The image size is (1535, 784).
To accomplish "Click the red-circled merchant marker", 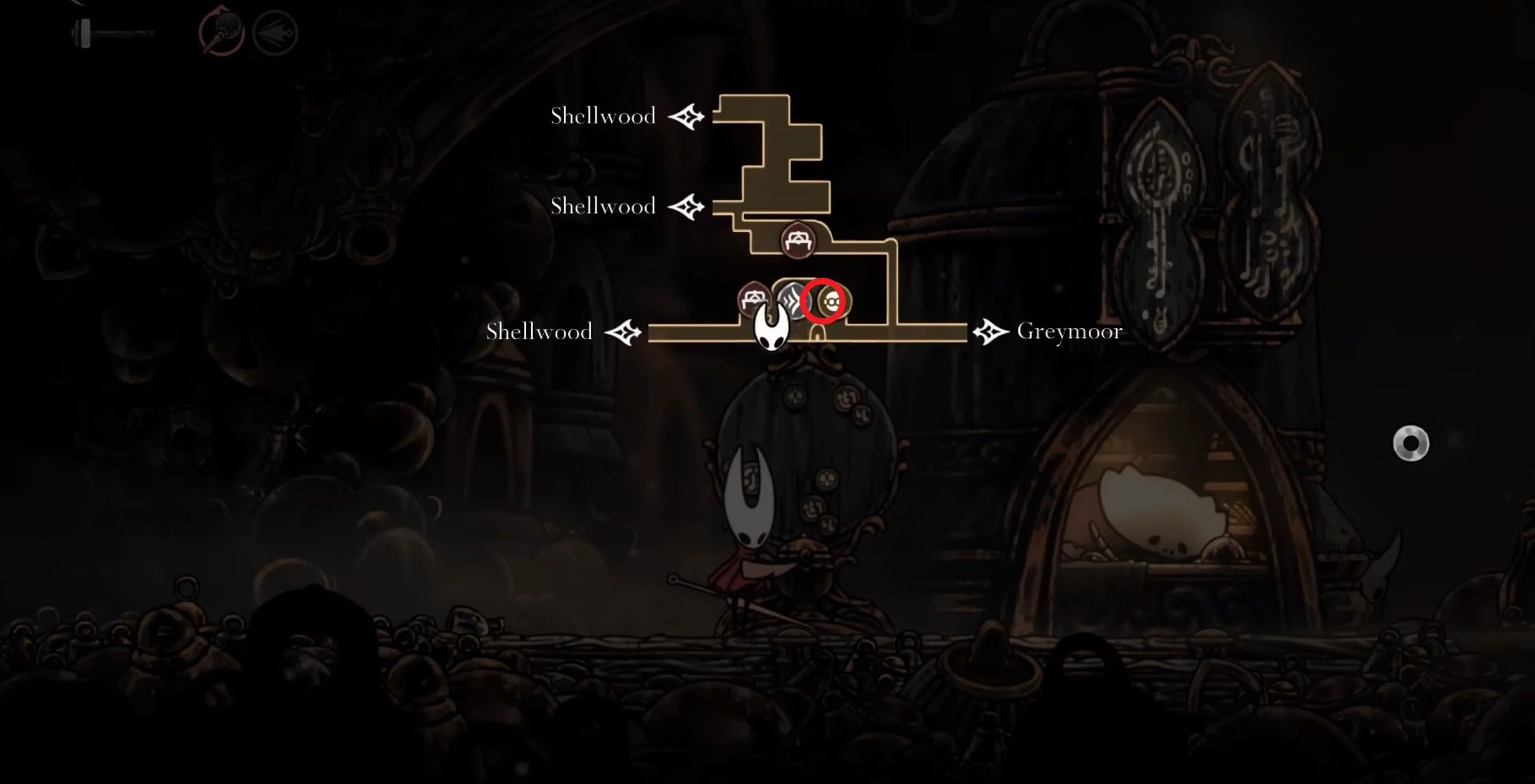I will (826, 302).
